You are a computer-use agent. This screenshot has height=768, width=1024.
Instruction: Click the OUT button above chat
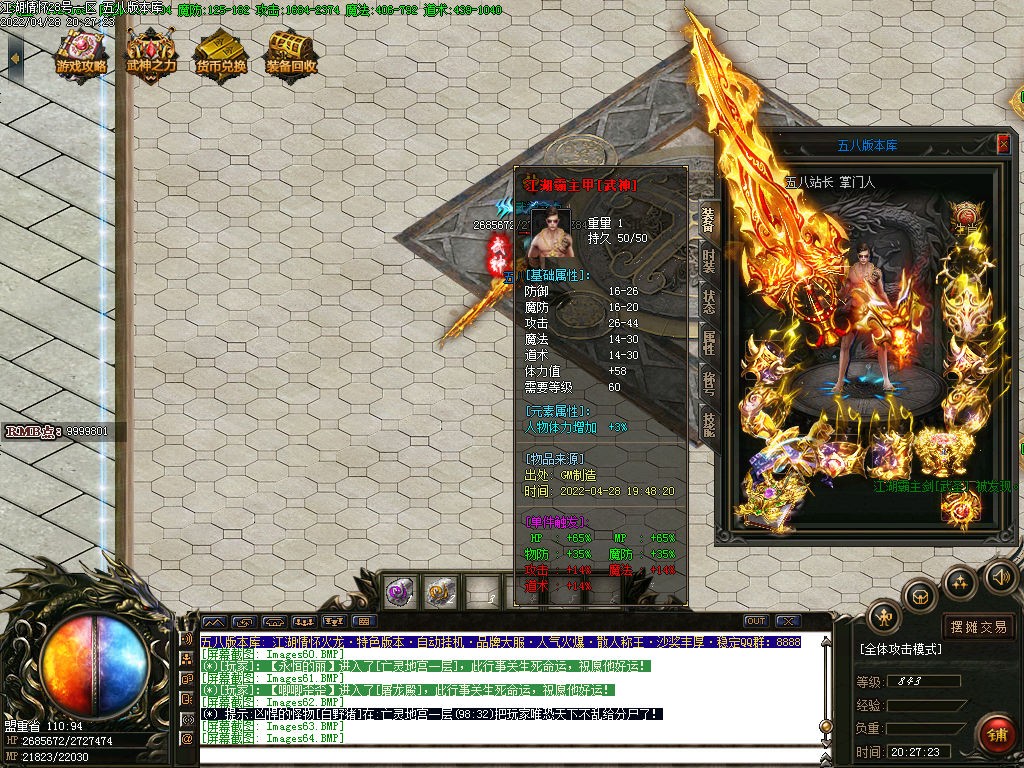click(x=756, y=621)
